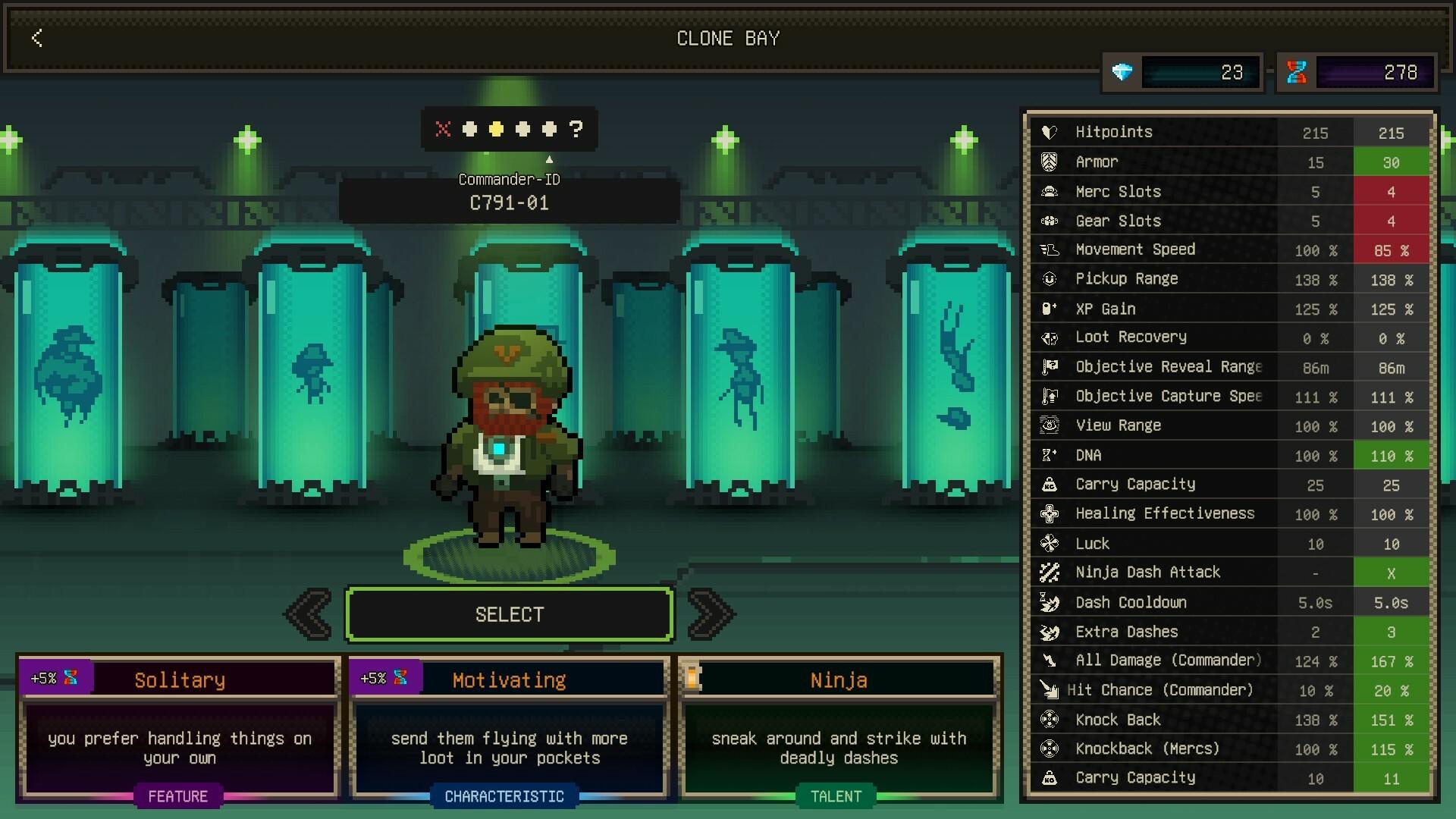Viewport: 1456px width, 819px height.
Task: Click the Merc Slots helmet icon
Action: tap(1050, 191)
